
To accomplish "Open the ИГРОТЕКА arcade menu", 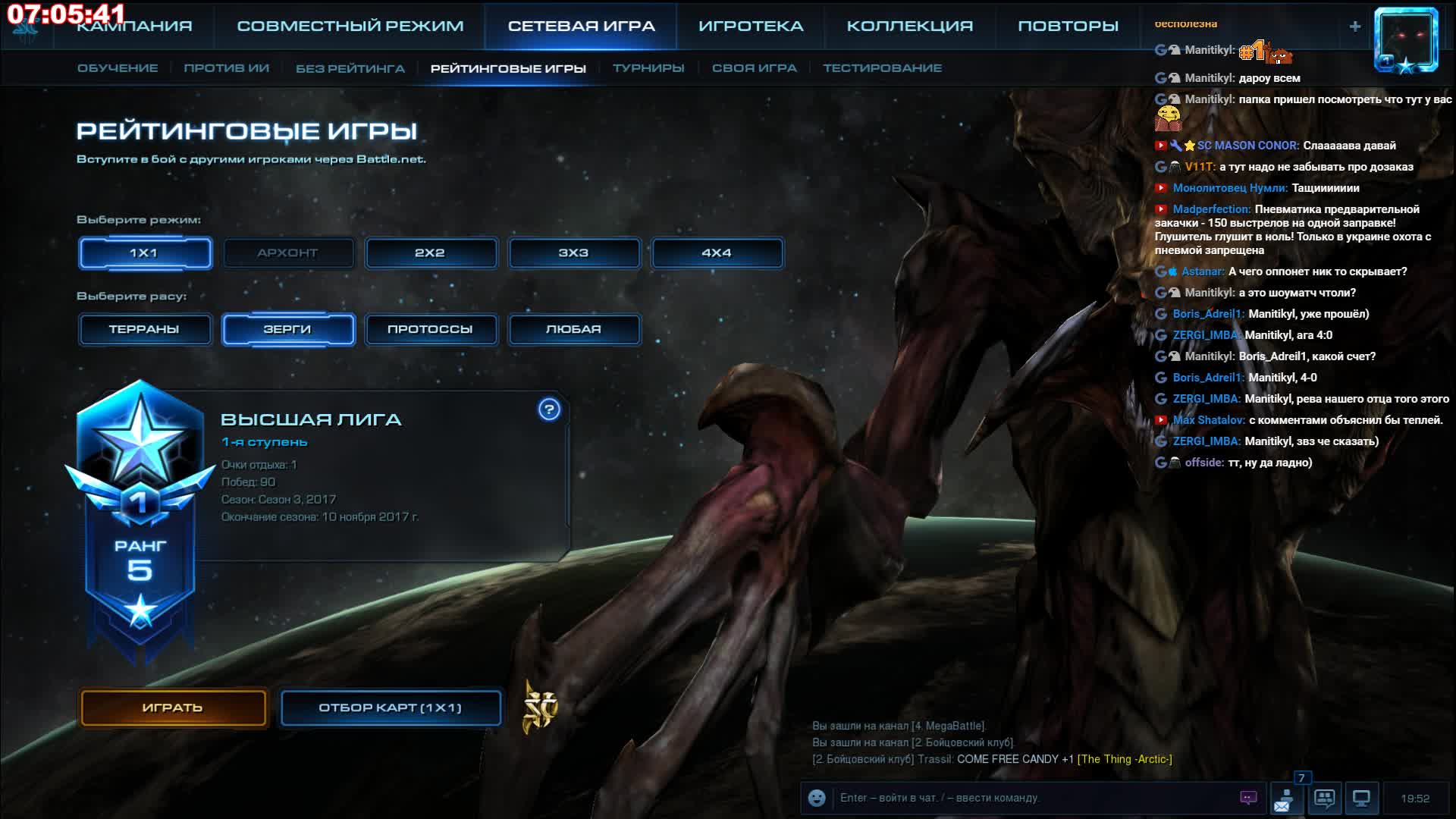I will tap(751, 26).
